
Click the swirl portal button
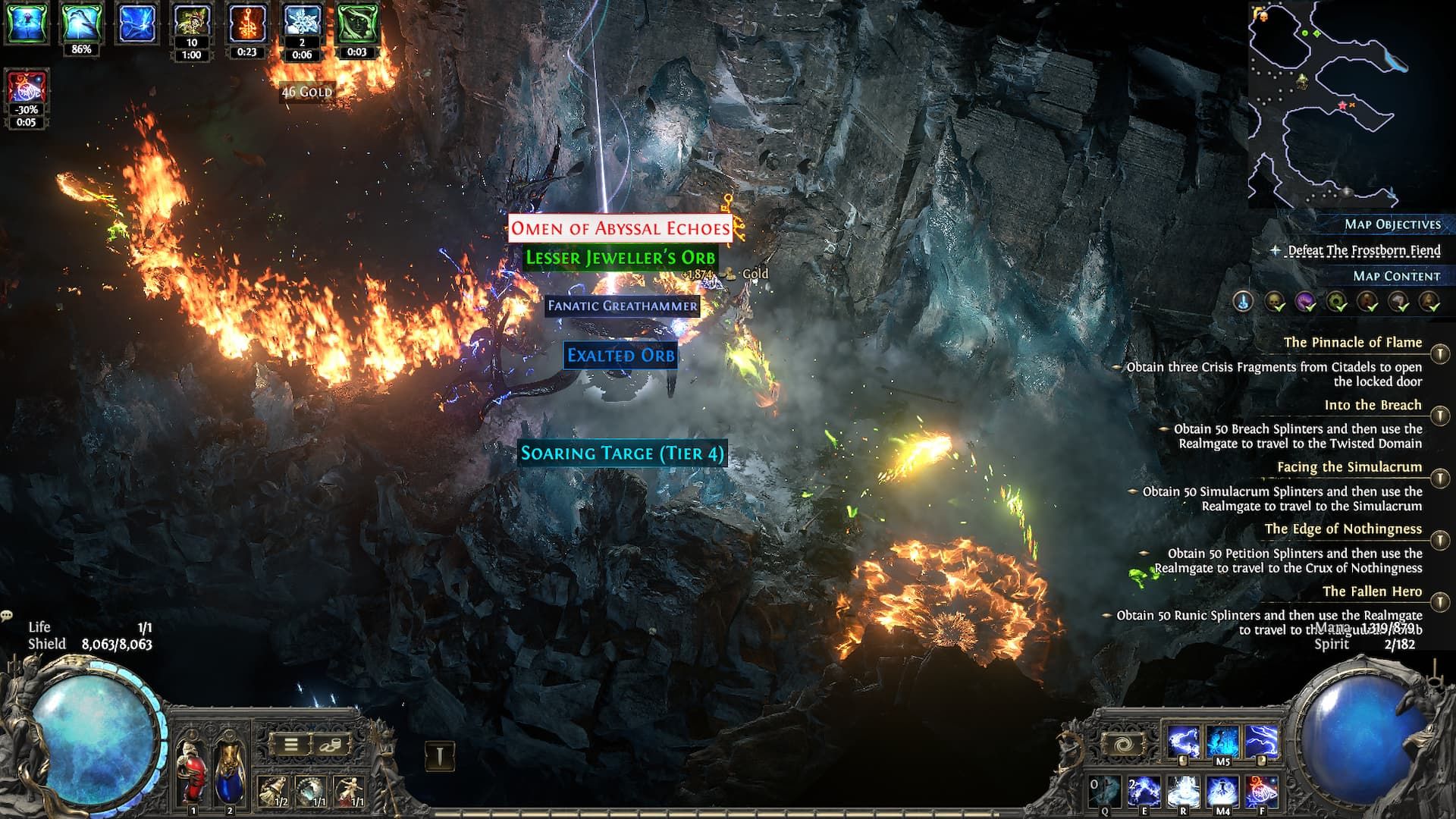[x=1125, y=744]
